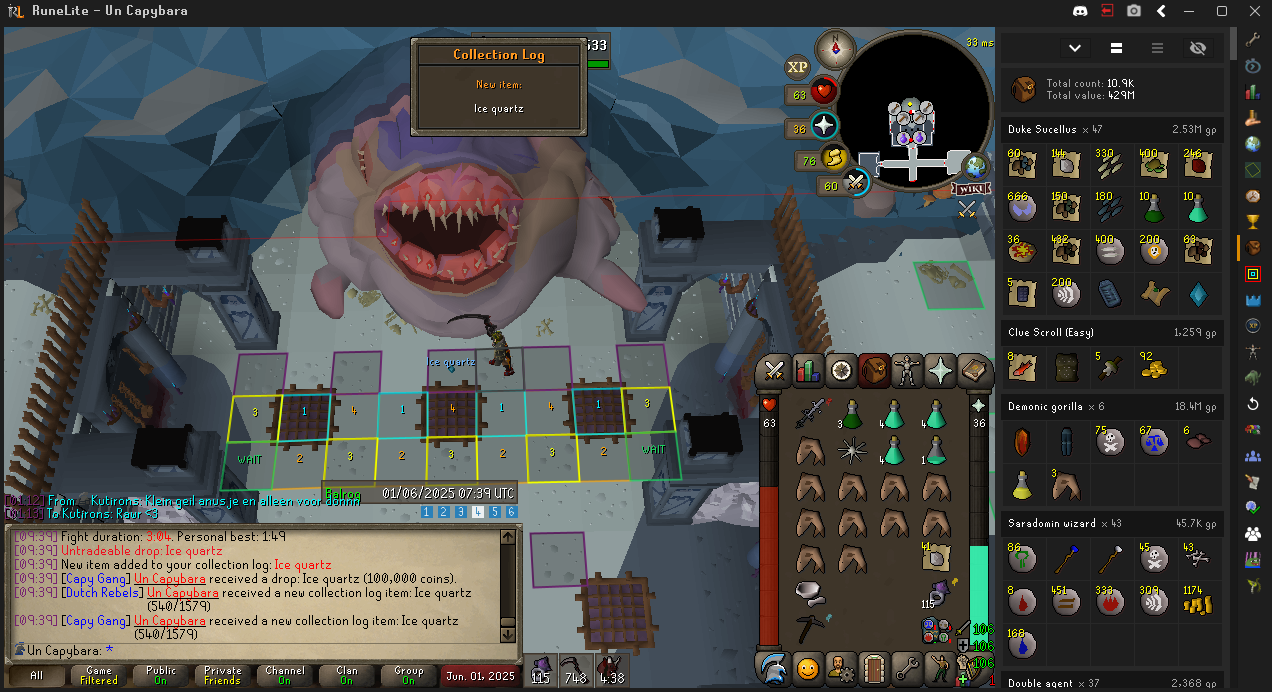1272x692 pixels.
Task: Click the compass to face north
Action: [x=836, y=48]
